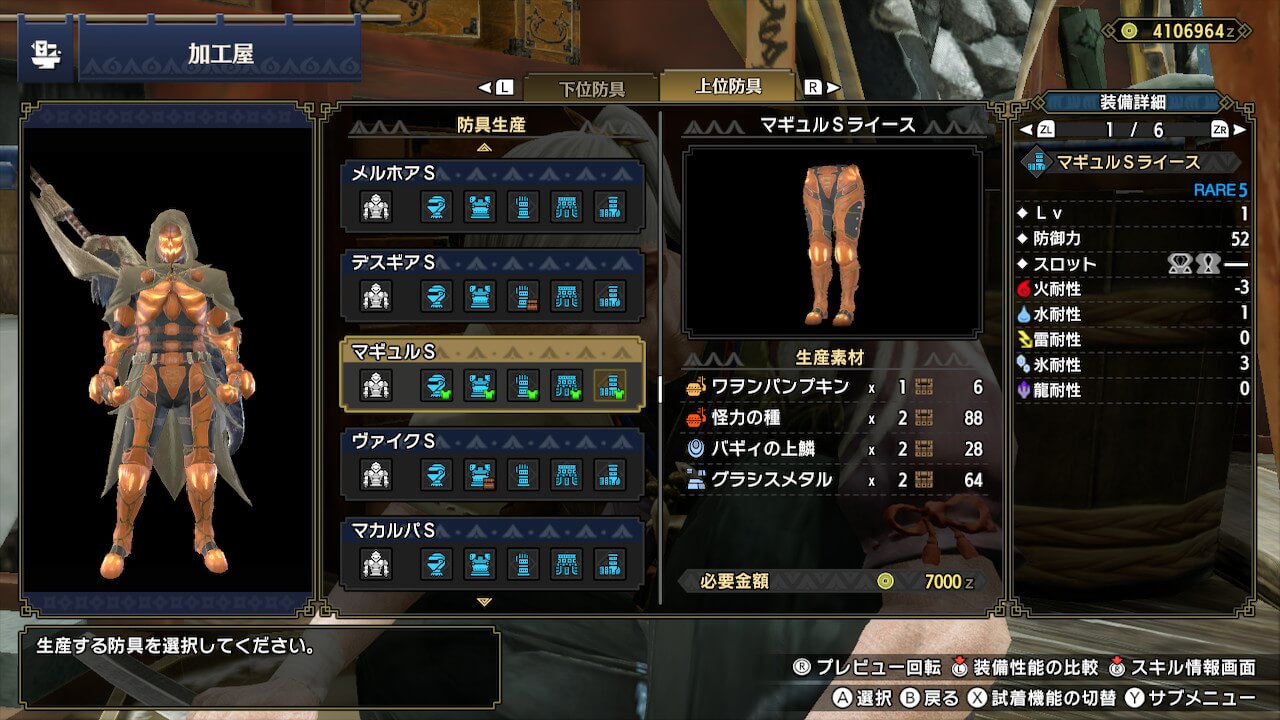Go to next equipment detail page arrow
This screenshot has height=720, width=1280.
point(1241,130)
